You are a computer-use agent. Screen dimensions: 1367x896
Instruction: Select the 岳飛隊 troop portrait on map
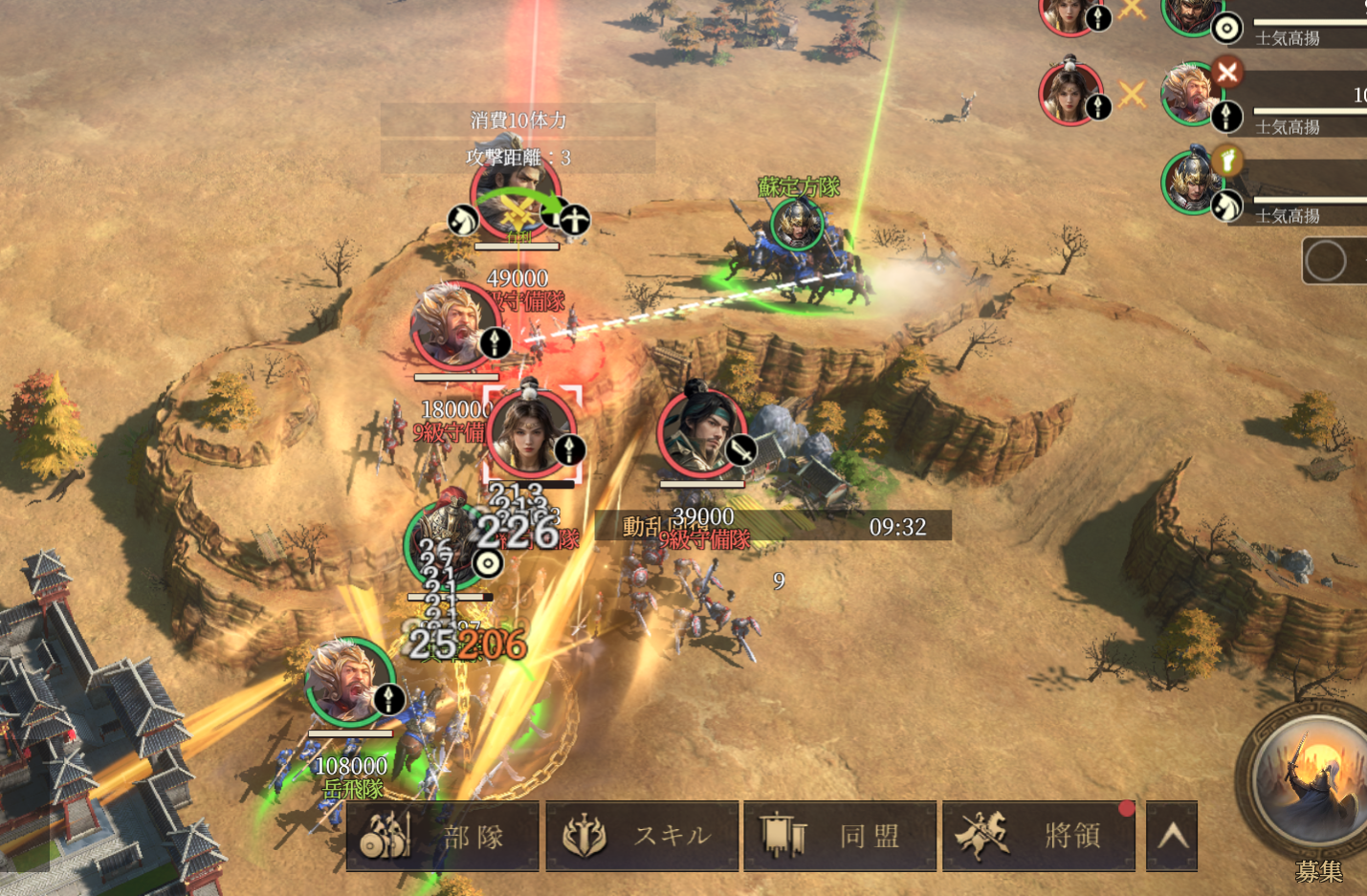tap(348, 681)
